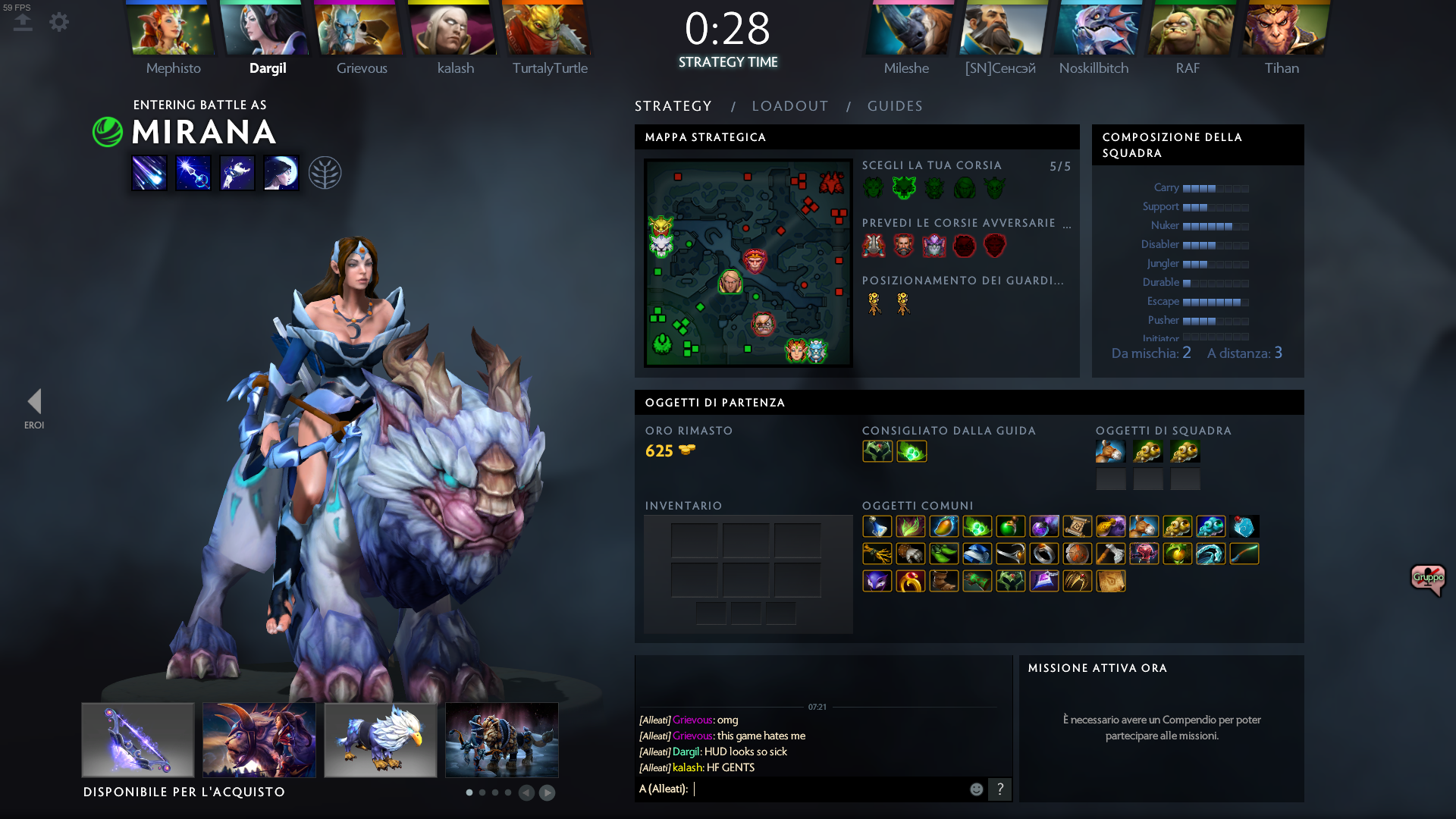Switch to the Loadout tab
The width and height of the screenshot is (1456, 819).
click(x=789, y=106)
